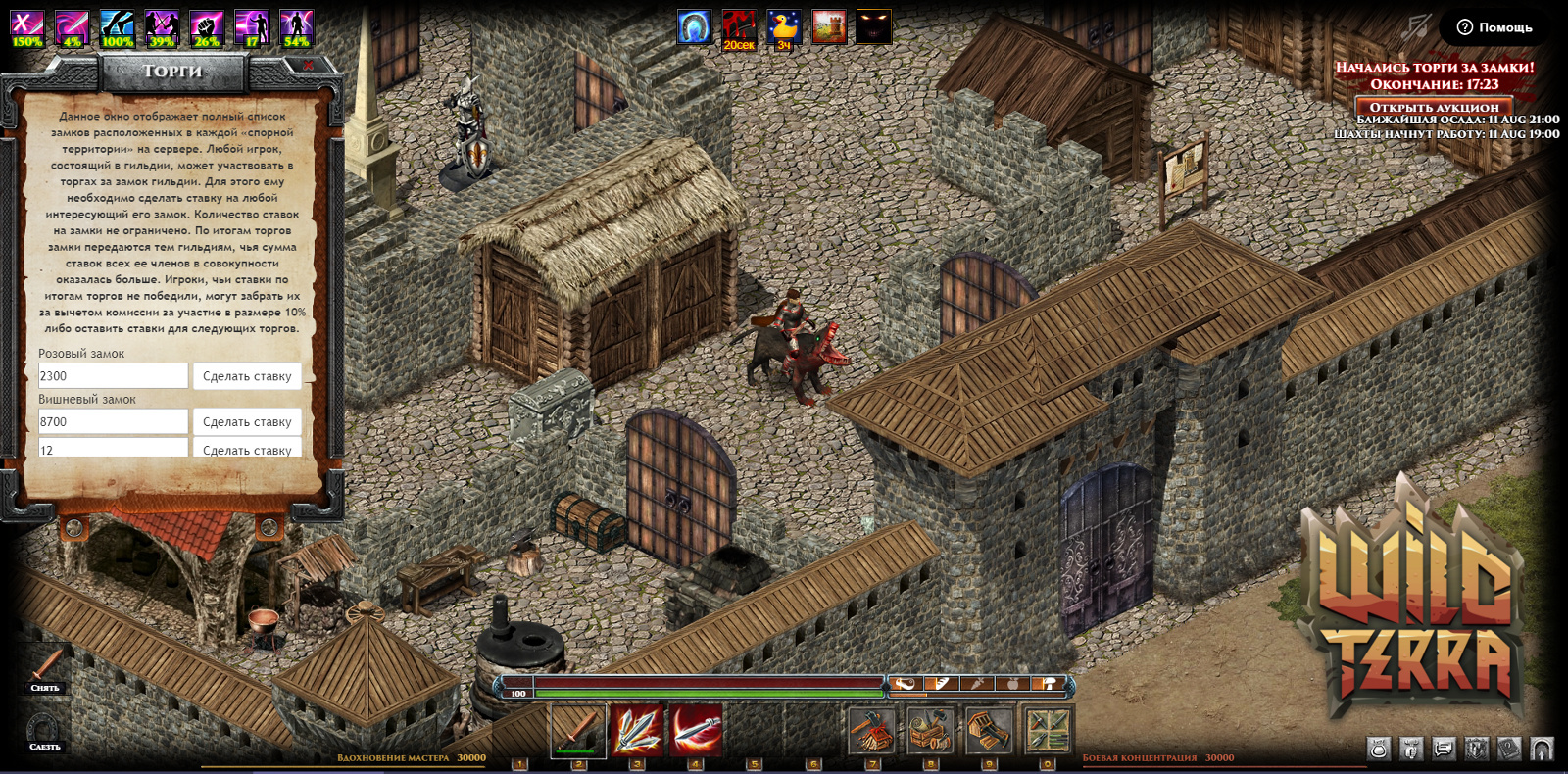Activate the triple blades attack skill

coord(637,730)
